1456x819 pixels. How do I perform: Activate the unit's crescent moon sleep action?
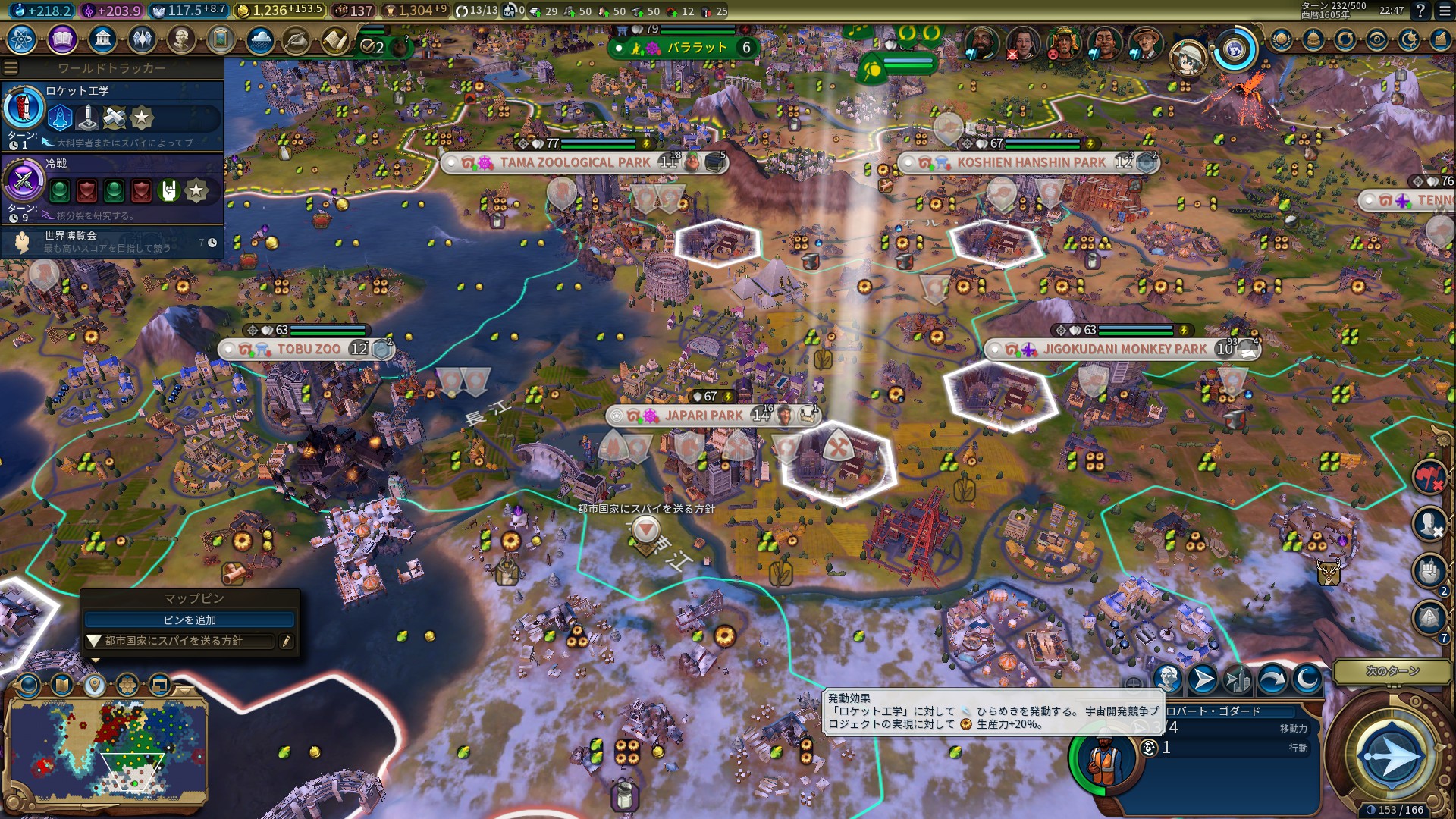(1307, 679)
